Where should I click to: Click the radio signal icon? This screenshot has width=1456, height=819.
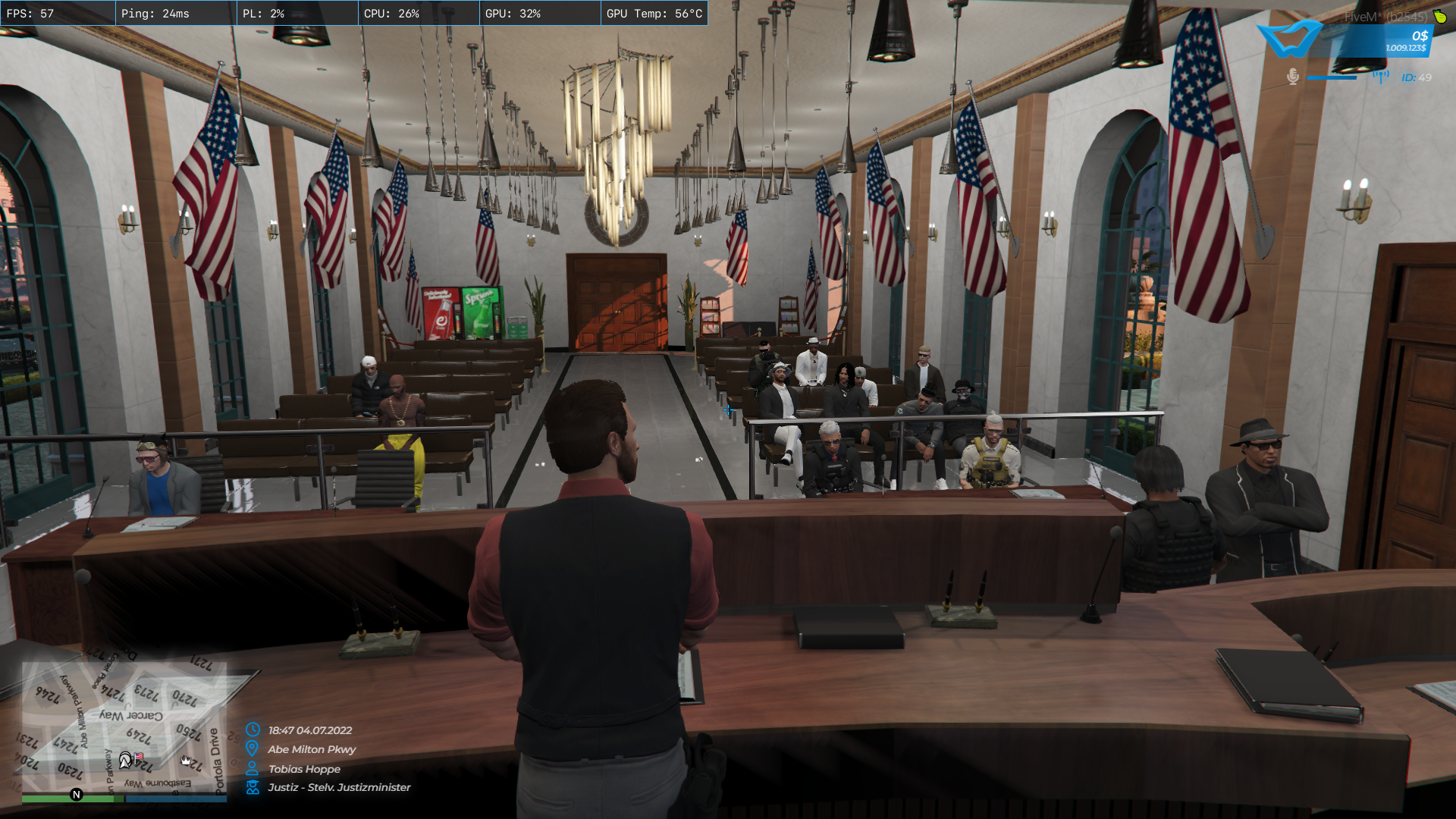click(x=1380, y=77)
